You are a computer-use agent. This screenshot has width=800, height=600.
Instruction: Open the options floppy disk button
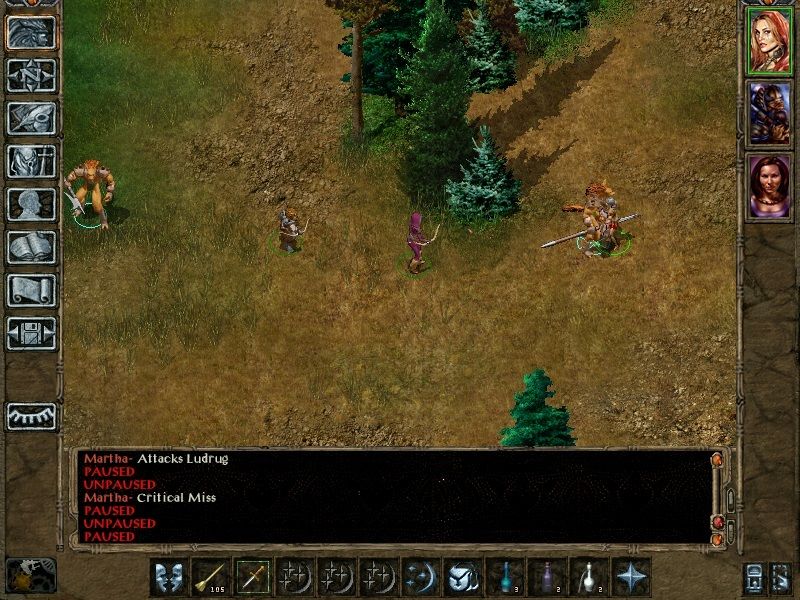pyautogui.click(x=31, y=333)
